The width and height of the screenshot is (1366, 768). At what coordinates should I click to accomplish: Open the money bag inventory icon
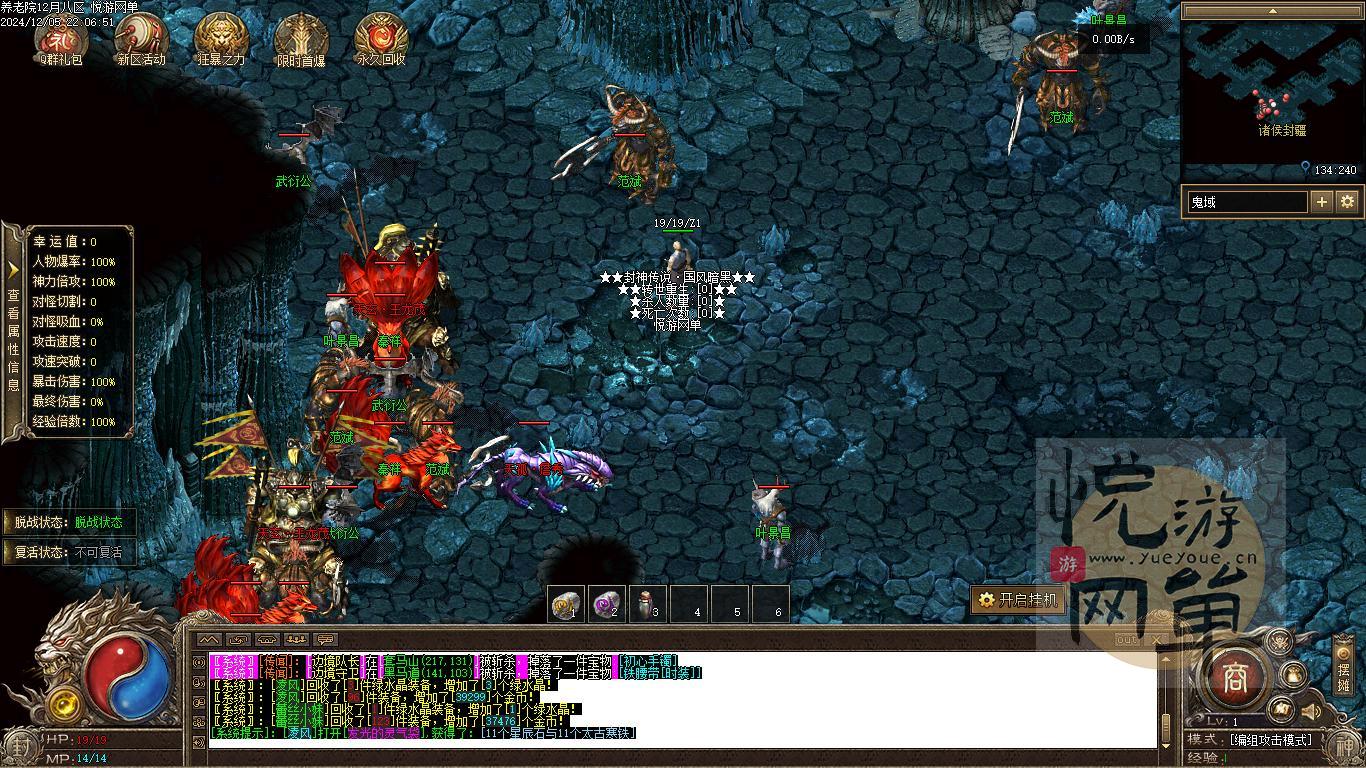point(1294,675)
